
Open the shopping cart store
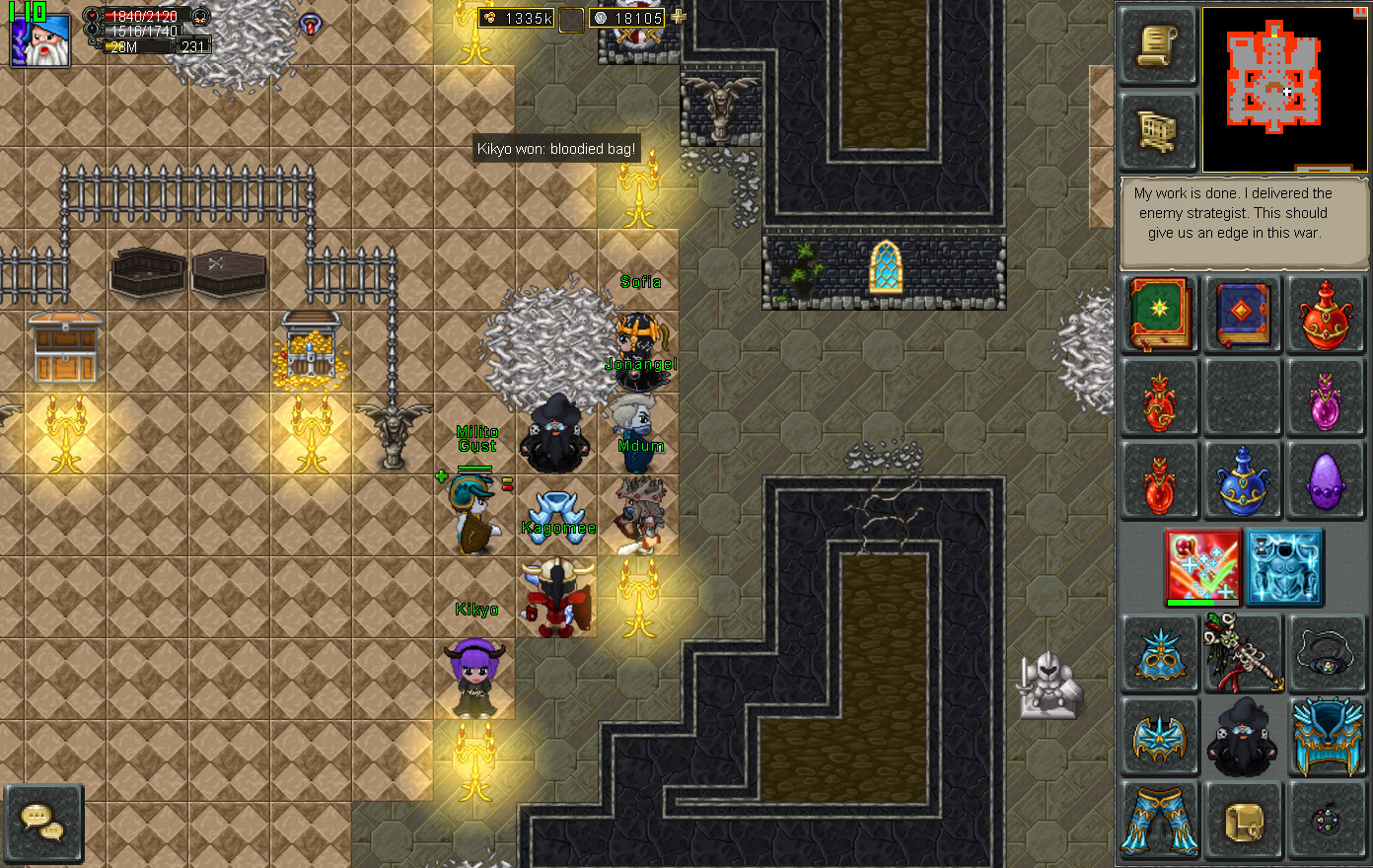coord(1158,131)
